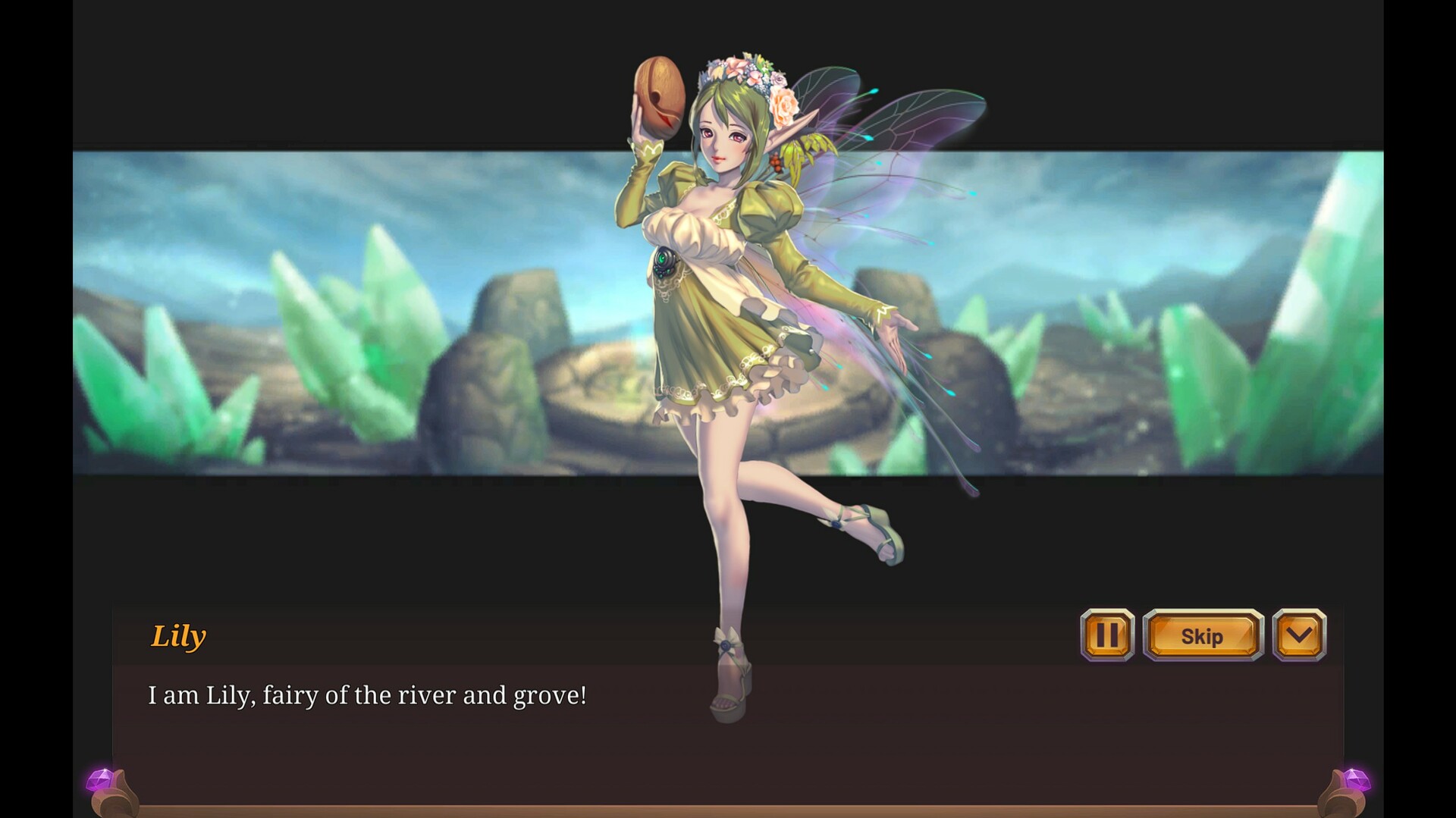This screenshot has width=1456, height=818.
Task: Click the dialogue line about the fairy
Action: (368, 694)
